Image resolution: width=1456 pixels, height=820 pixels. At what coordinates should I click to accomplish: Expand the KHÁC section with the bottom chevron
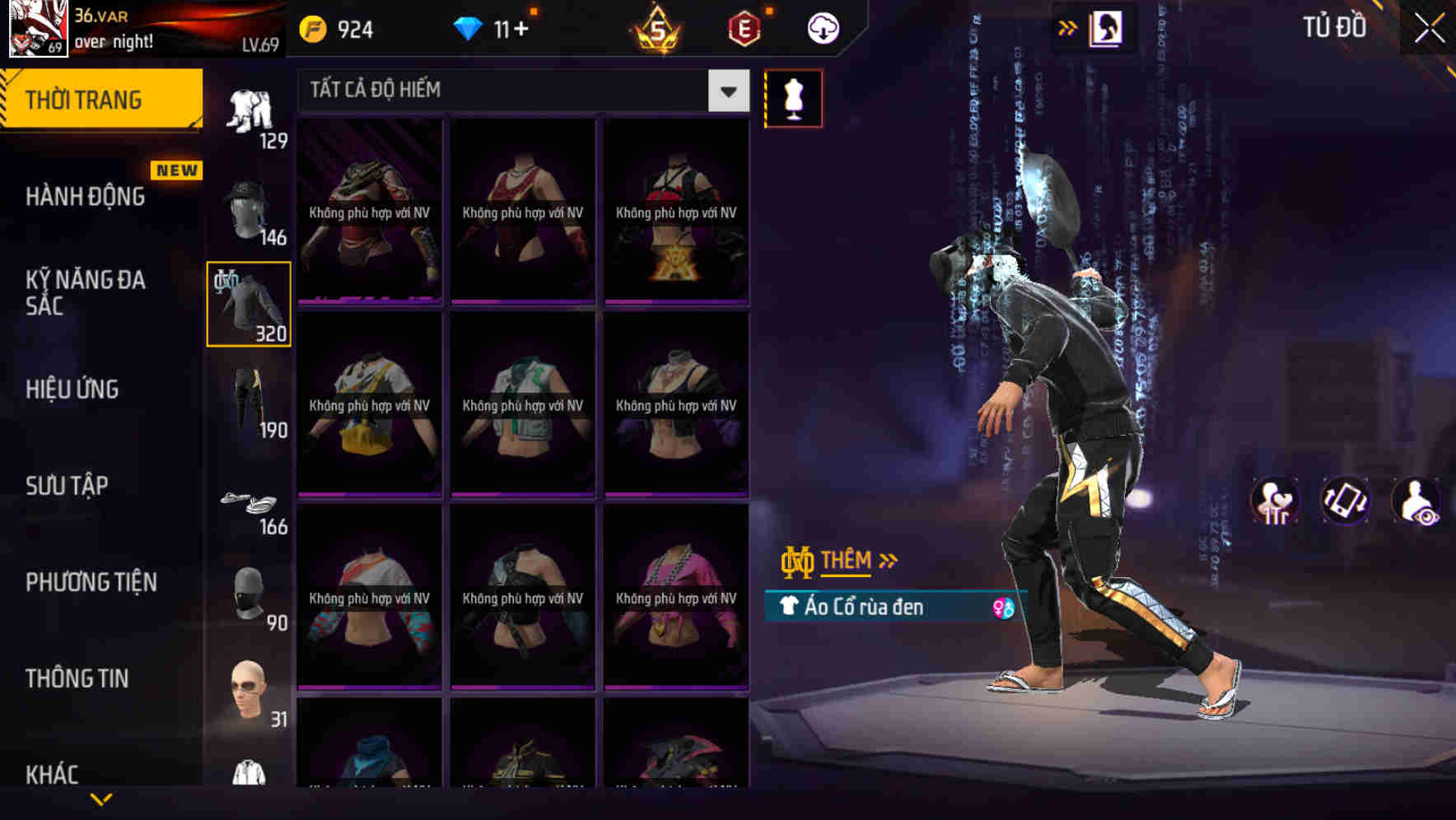click(x=101, y=797)
